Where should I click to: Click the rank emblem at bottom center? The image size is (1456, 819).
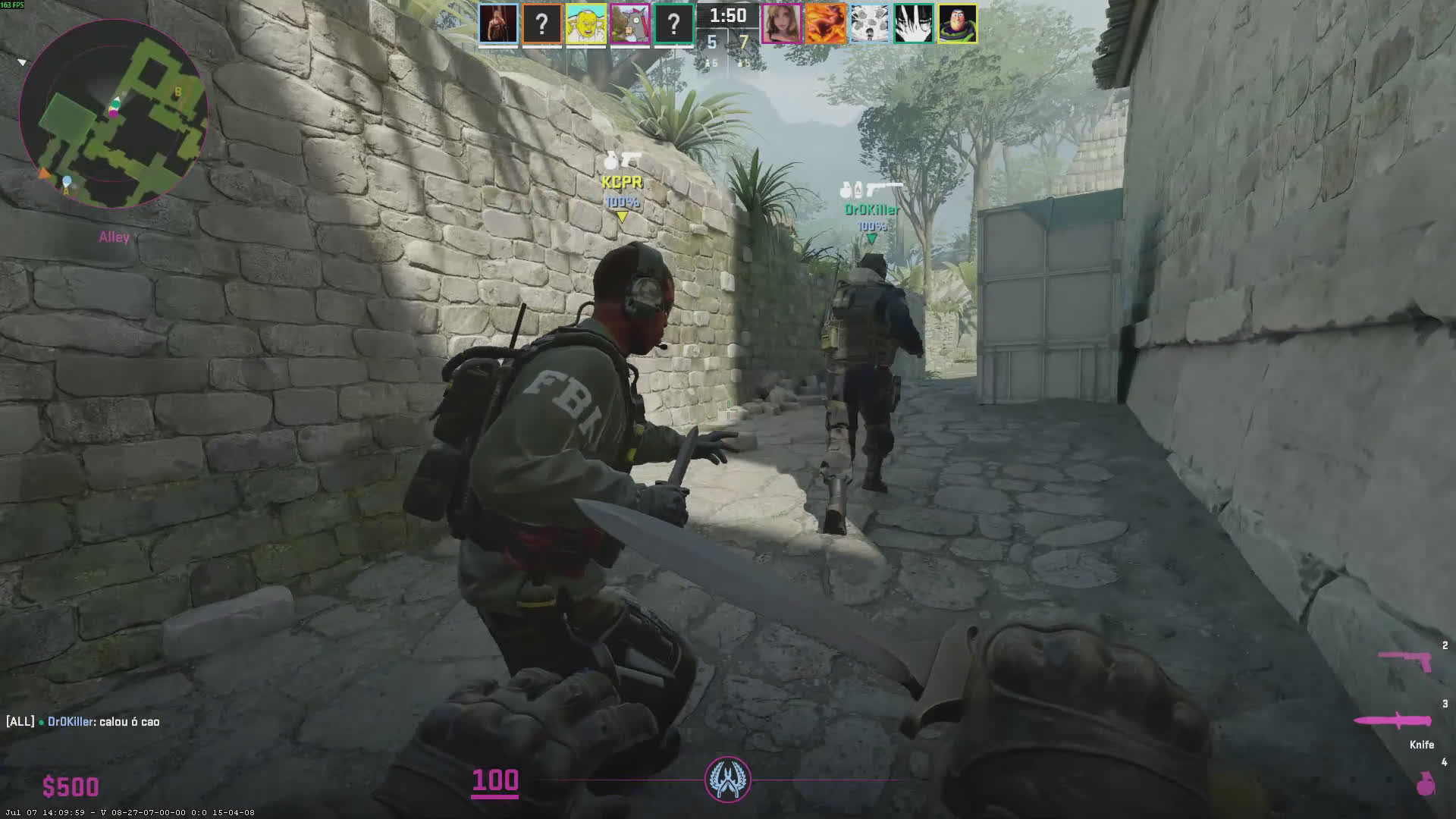coord(727,780)
